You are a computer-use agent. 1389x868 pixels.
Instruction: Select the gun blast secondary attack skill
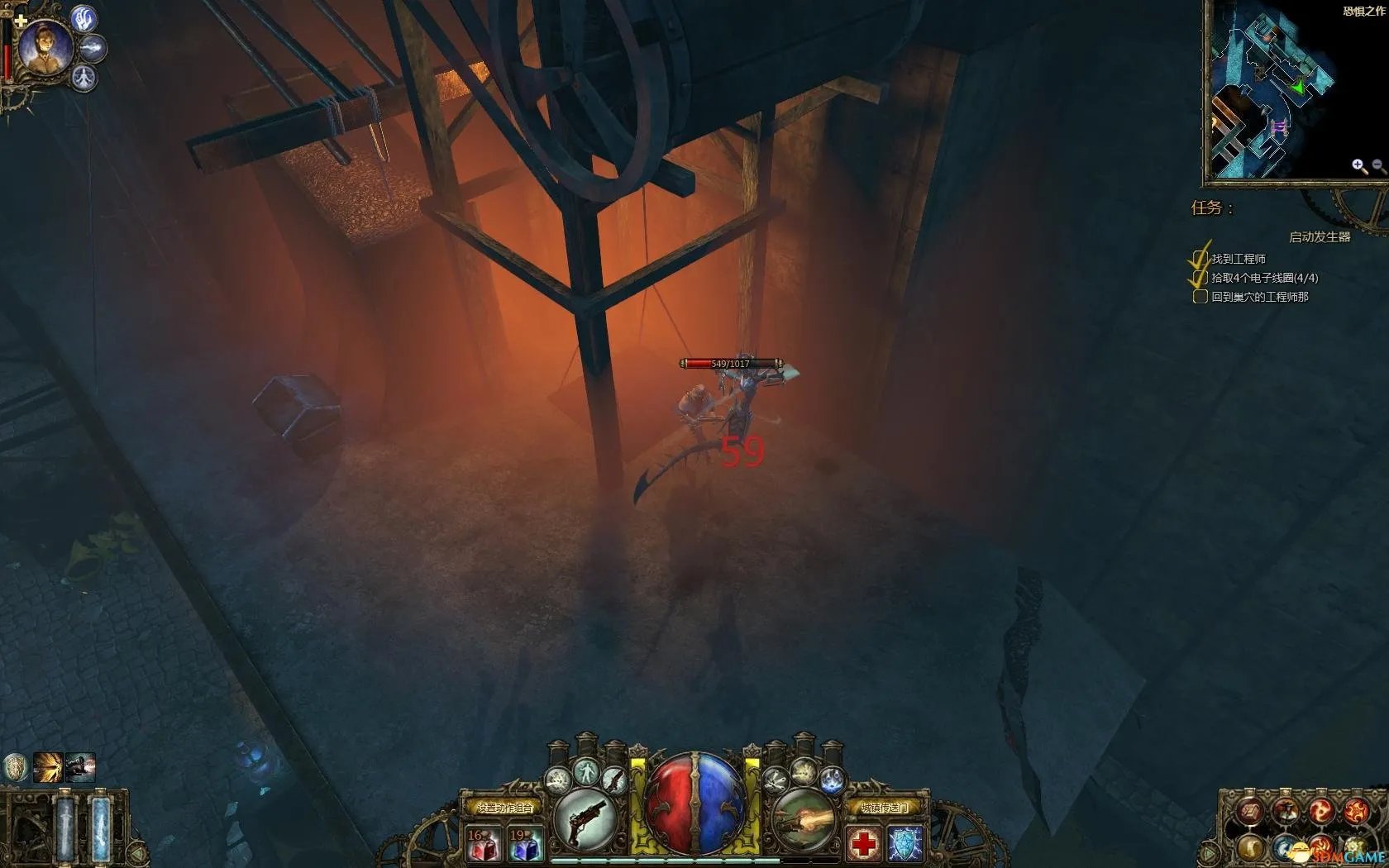tap(804, 819)
